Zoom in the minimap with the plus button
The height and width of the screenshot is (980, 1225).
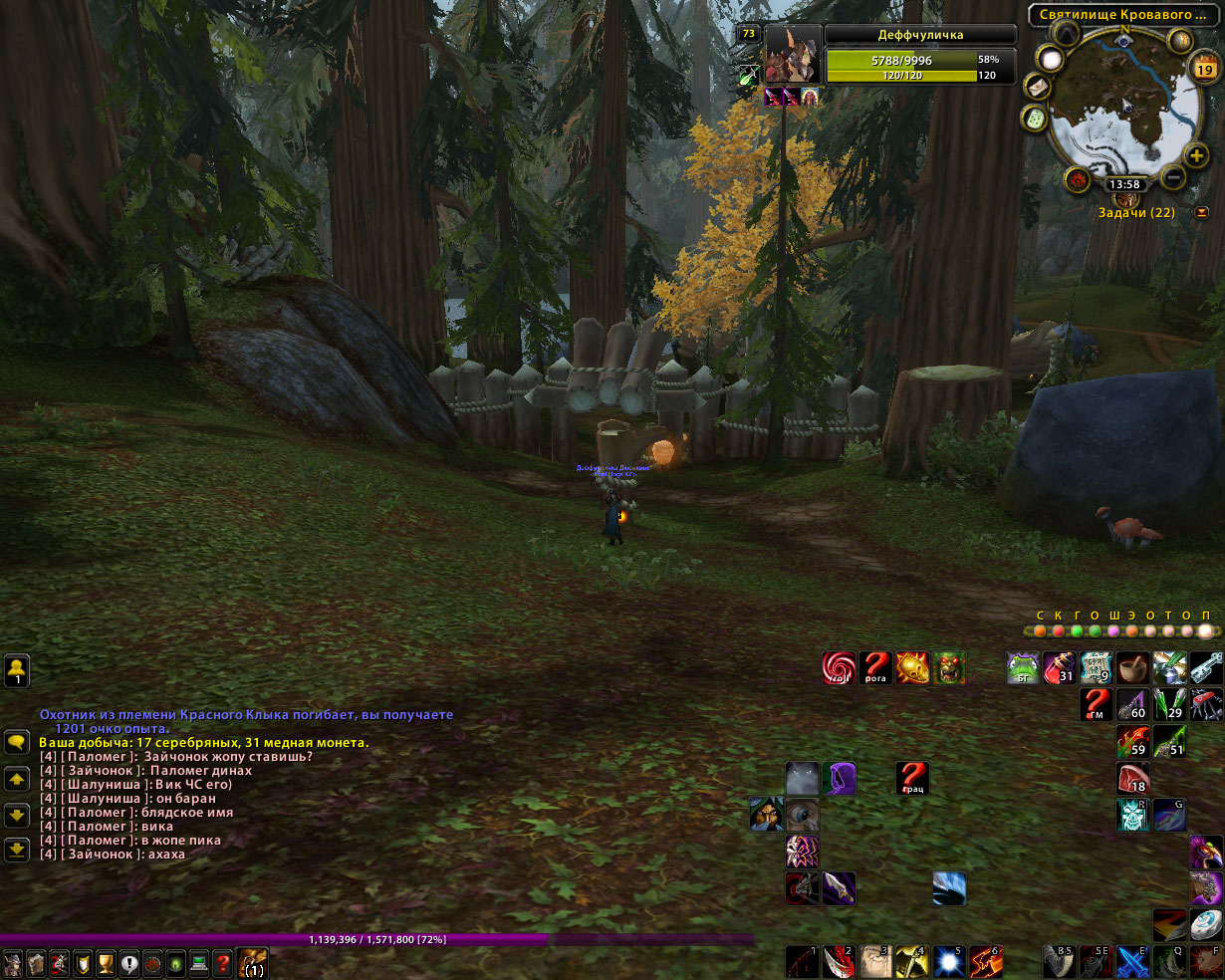(x=1195, y=154)
